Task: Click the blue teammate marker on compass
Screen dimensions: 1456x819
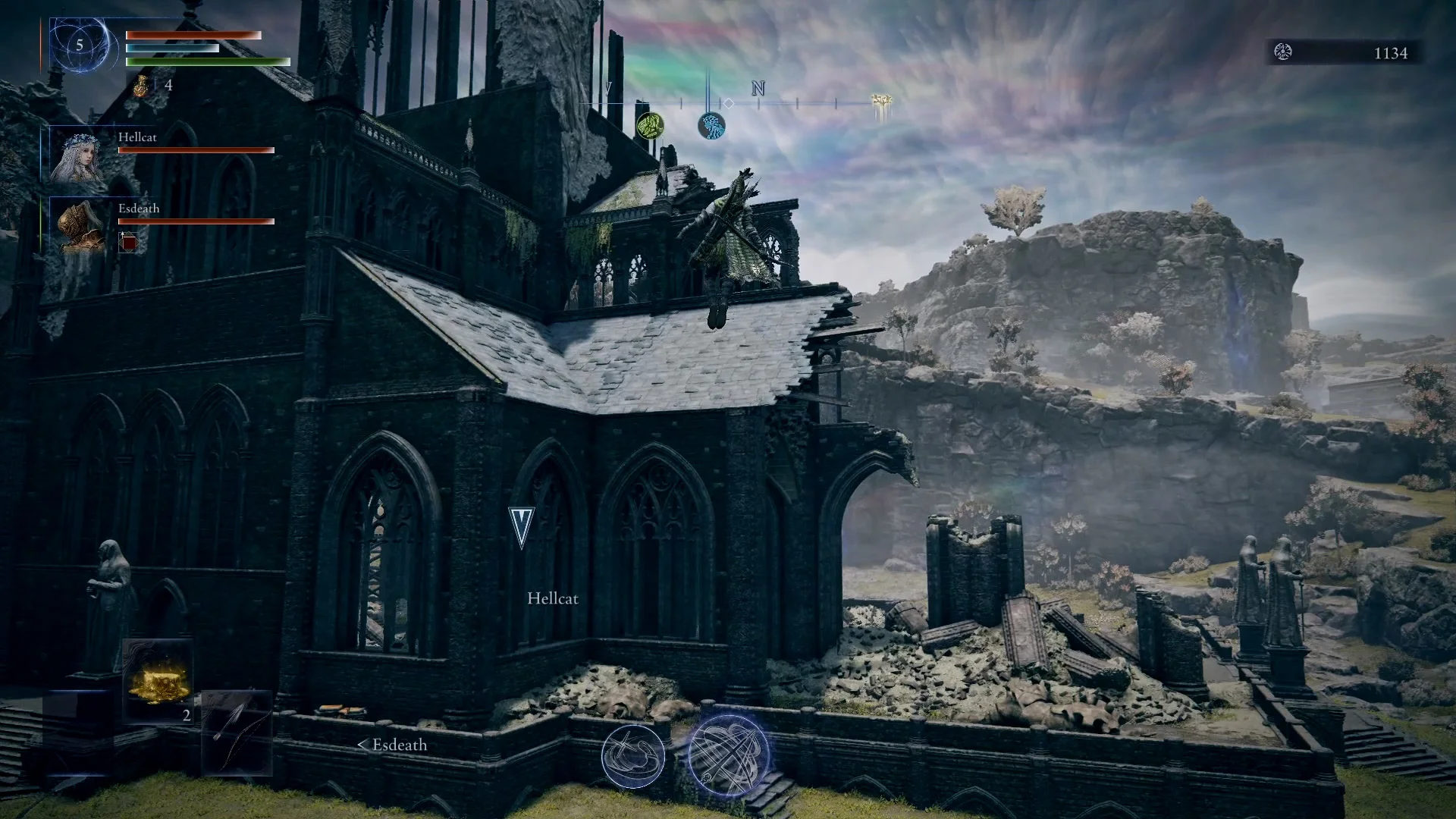Action: click(711, 125)
